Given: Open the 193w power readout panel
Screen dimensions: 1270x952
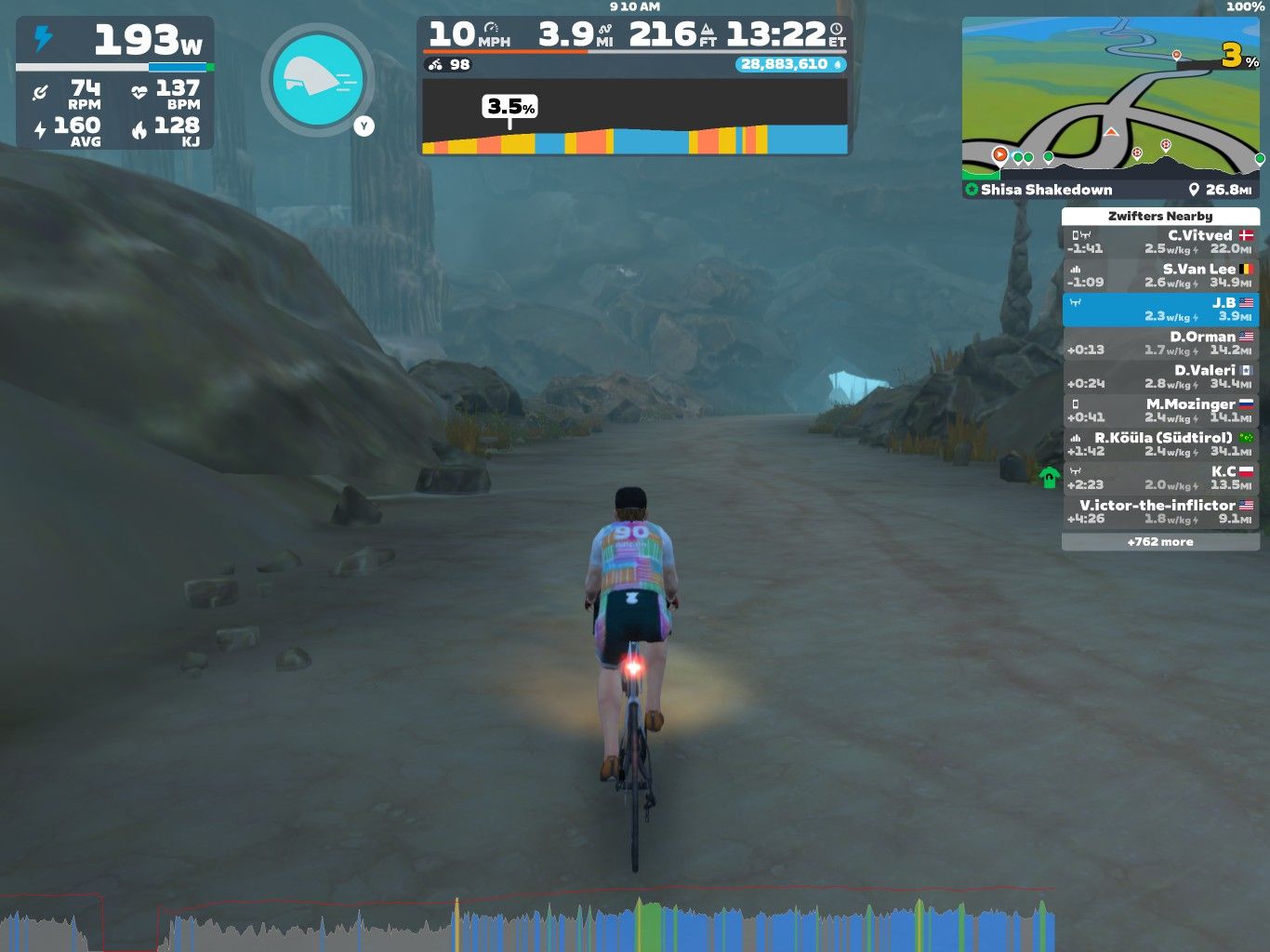Looking at the screenshot, I should 115,41.
